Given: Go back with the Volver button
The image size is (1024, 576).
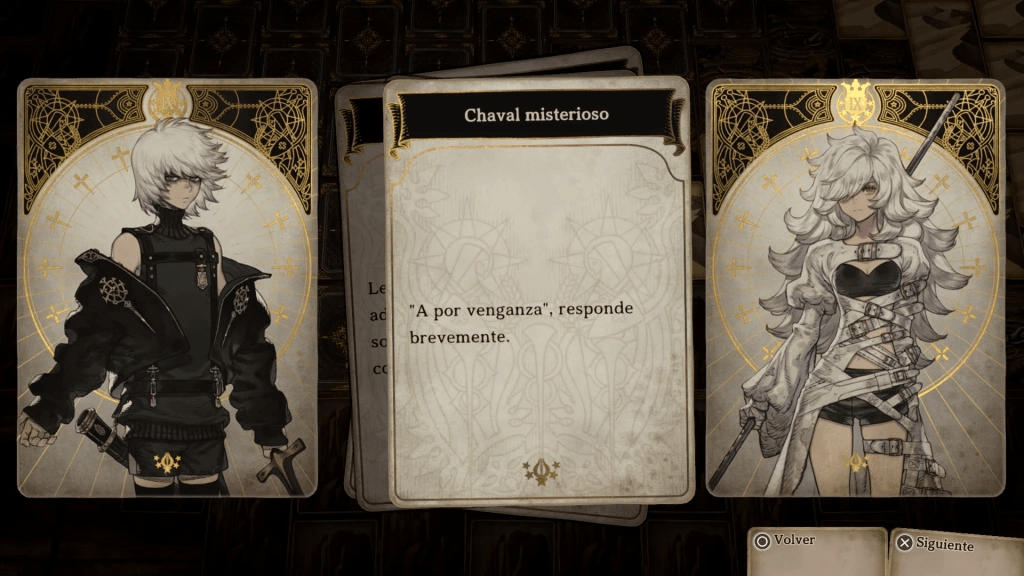Looking at the screenshot, I should 788,541.
